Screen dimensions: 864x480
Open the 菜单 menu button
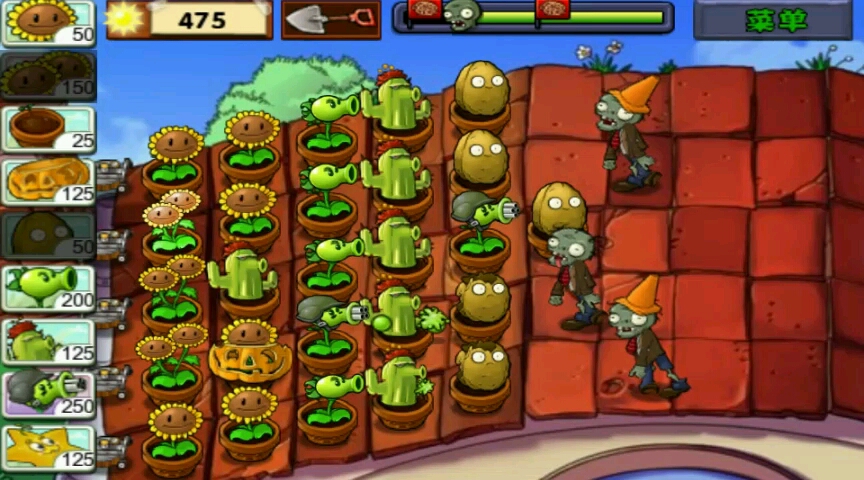point(772,20)
